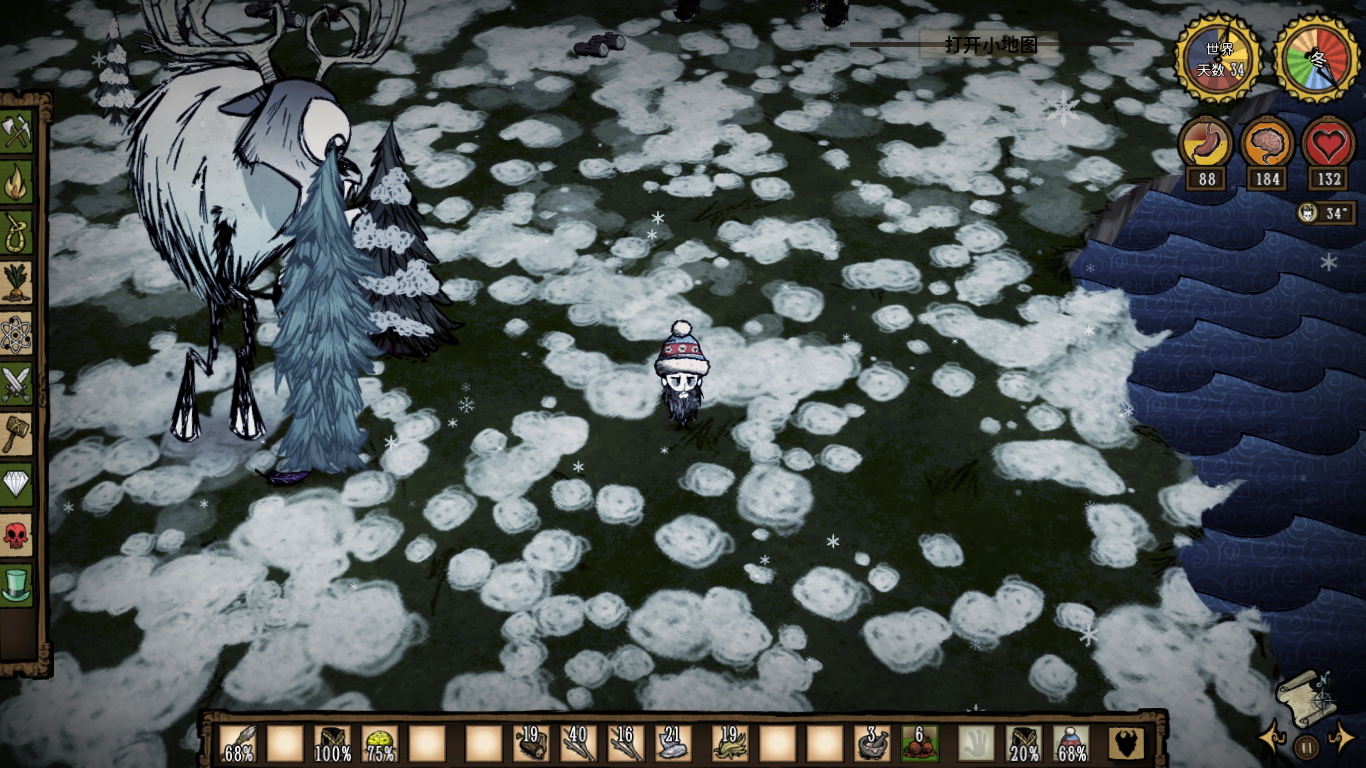The image size is (1366, 768).
Task: Show the Fight tab with crossed swords
Action: (x=17, y=384)
